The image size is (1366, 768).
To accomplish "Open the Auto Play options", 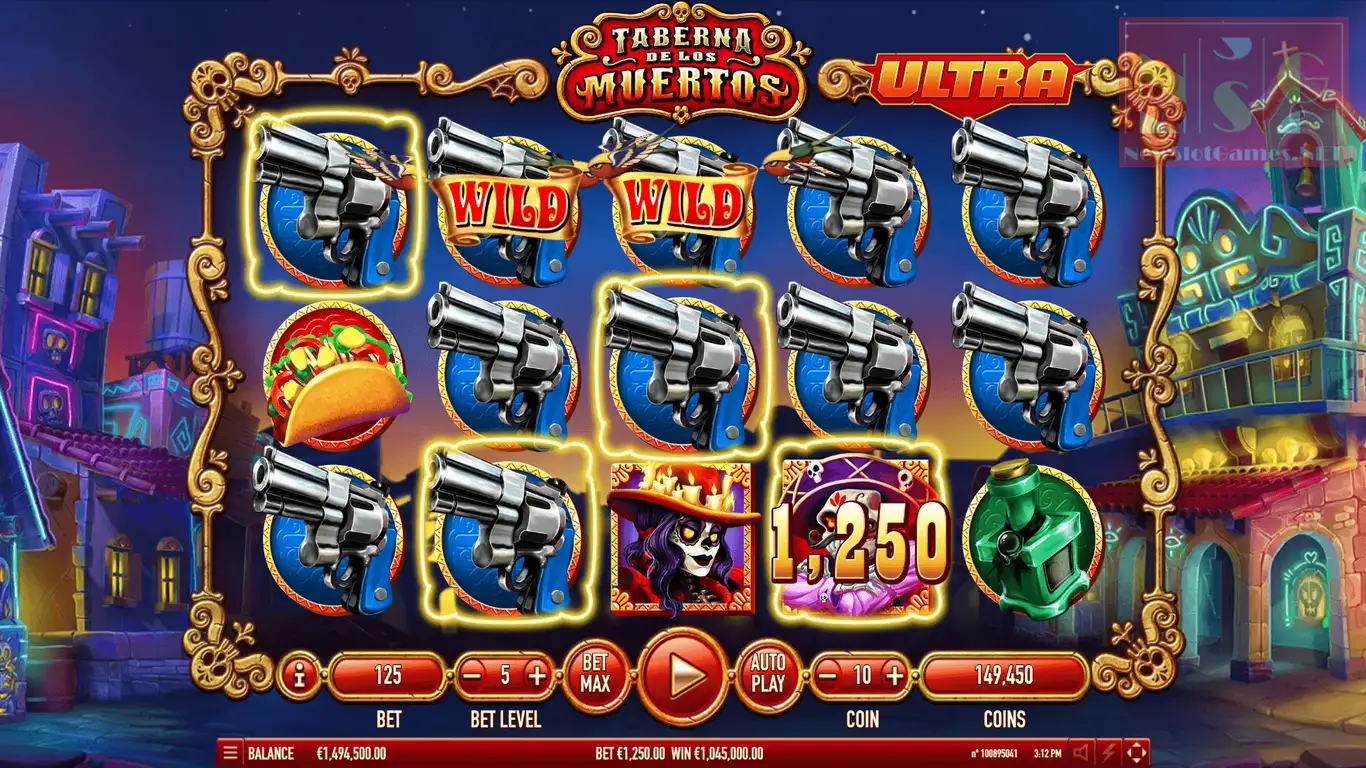I will pos(768,675).
